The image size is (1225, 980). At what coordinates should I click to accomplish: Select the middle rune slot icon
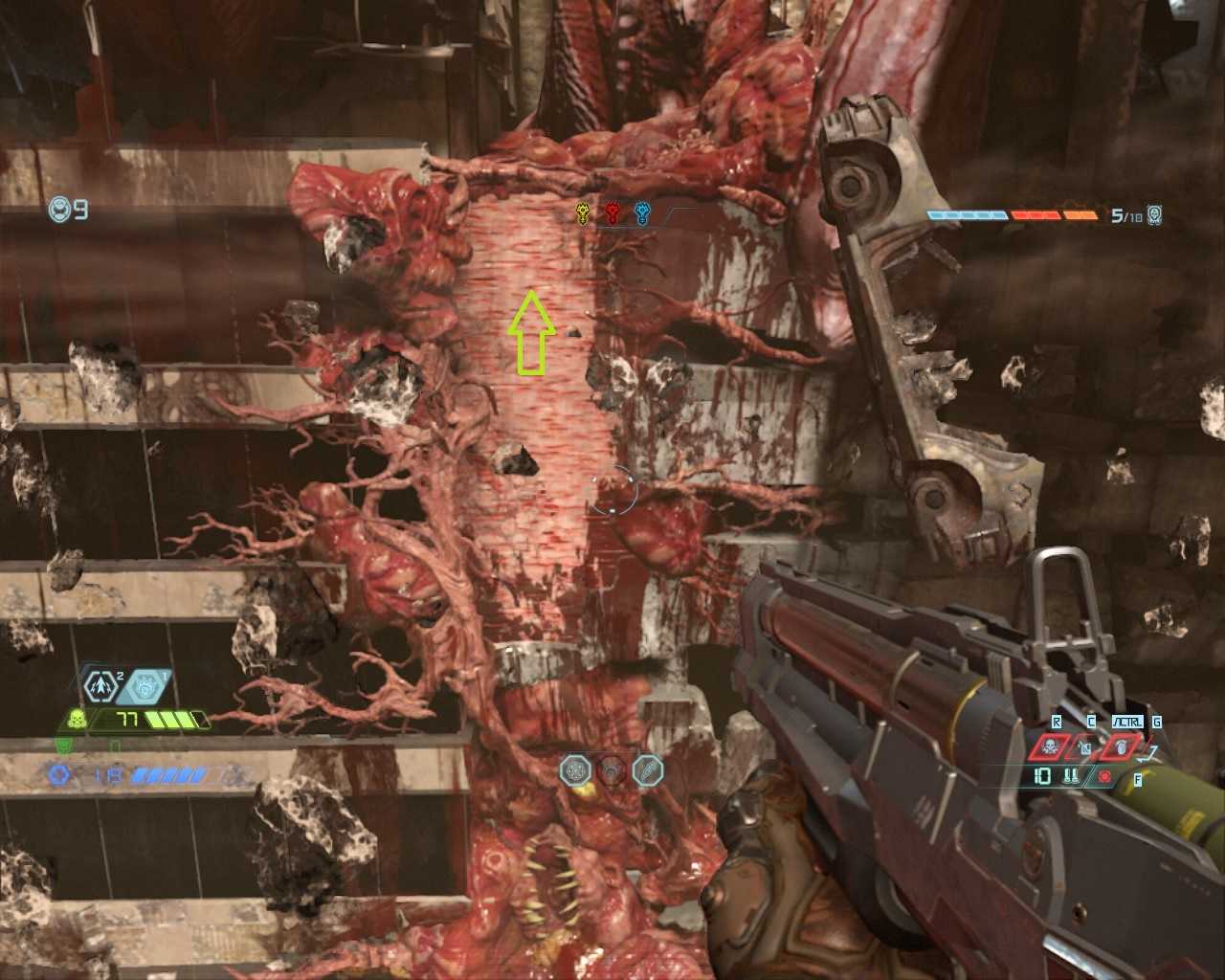[x=612, y=769]
